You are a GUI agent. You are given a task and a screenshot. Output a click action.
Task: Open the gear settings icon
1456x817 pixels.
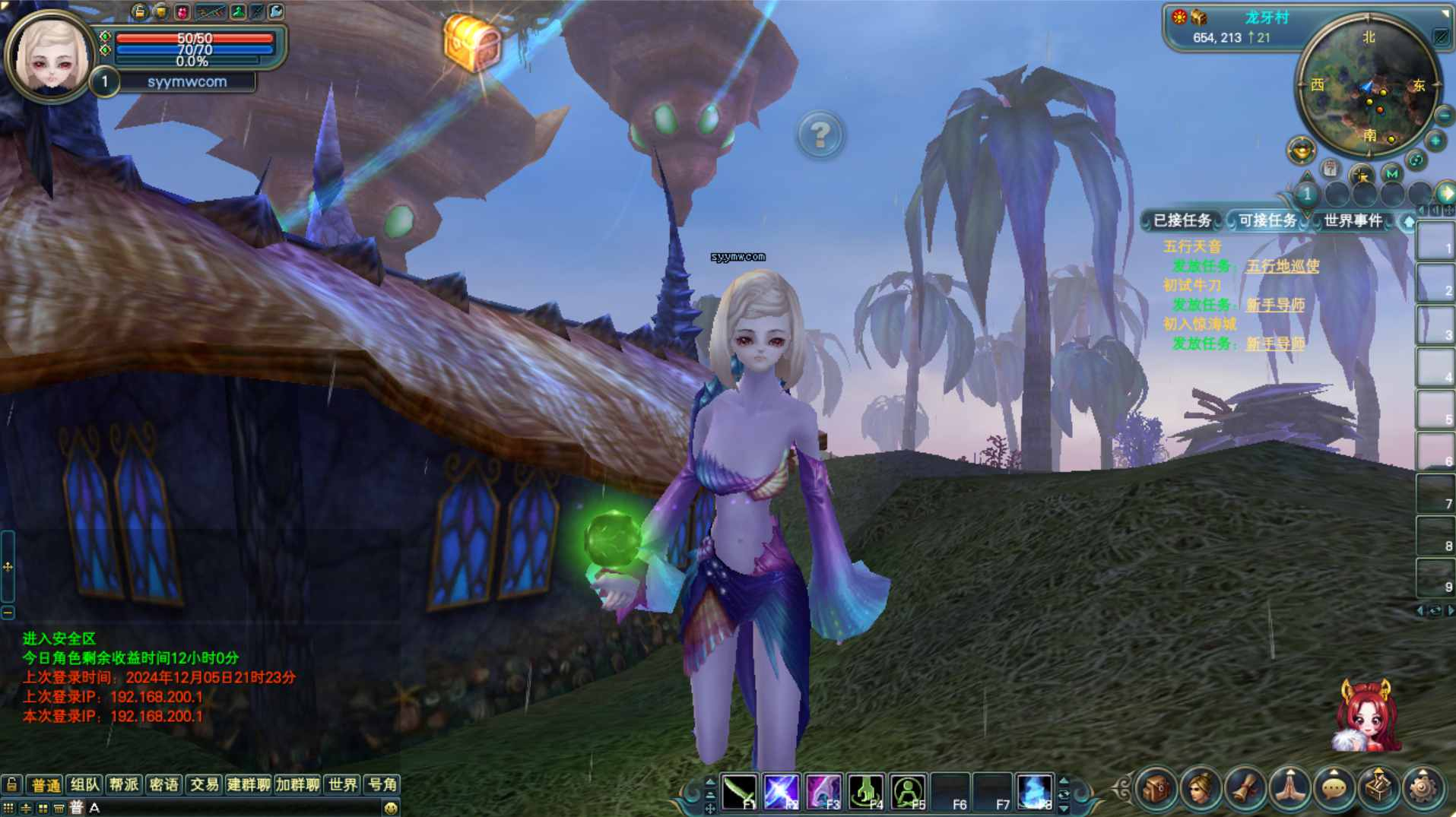[x=1423, y=789]
